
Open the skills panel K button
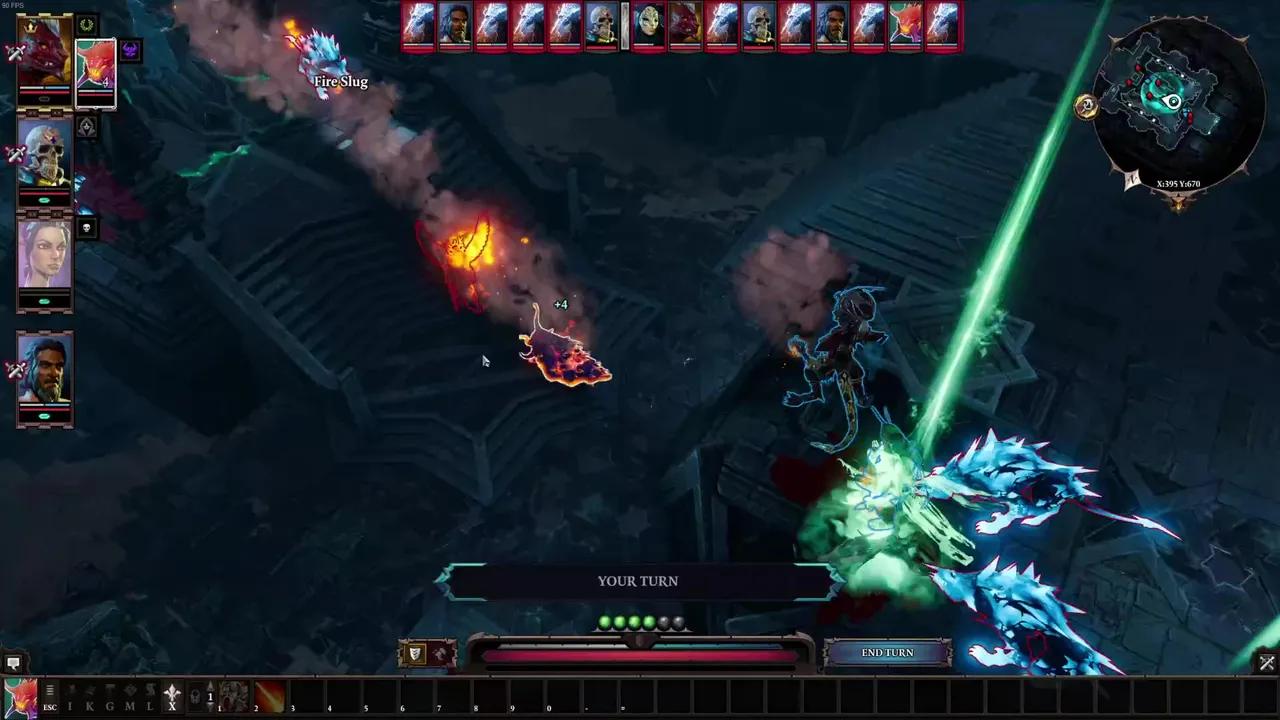pos(89,697)
